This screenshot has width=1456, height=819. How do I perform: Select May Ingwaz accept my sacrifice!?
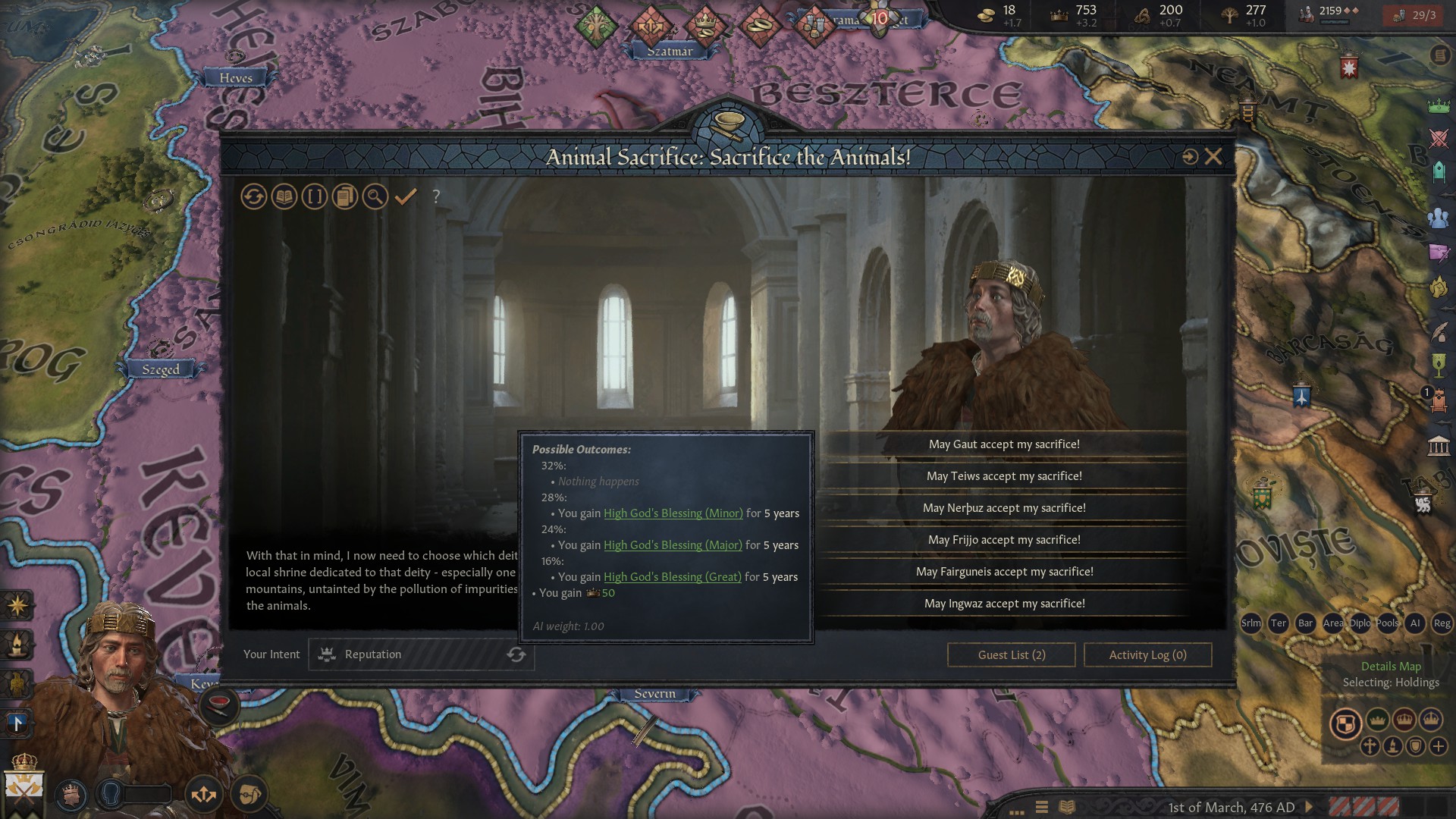[x=1004, y=603]
